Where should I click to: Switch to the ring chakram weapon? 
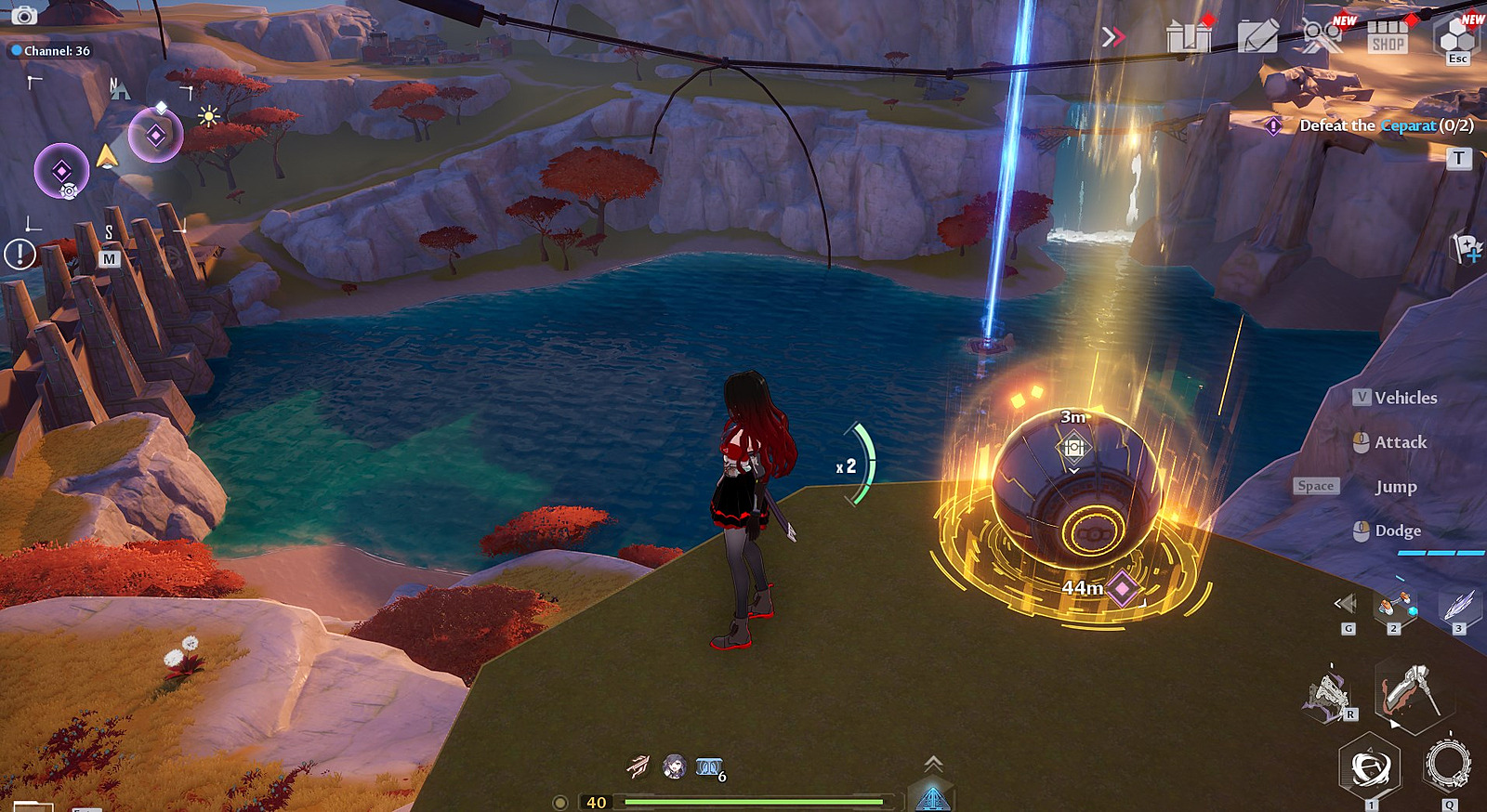[1447, 766]
